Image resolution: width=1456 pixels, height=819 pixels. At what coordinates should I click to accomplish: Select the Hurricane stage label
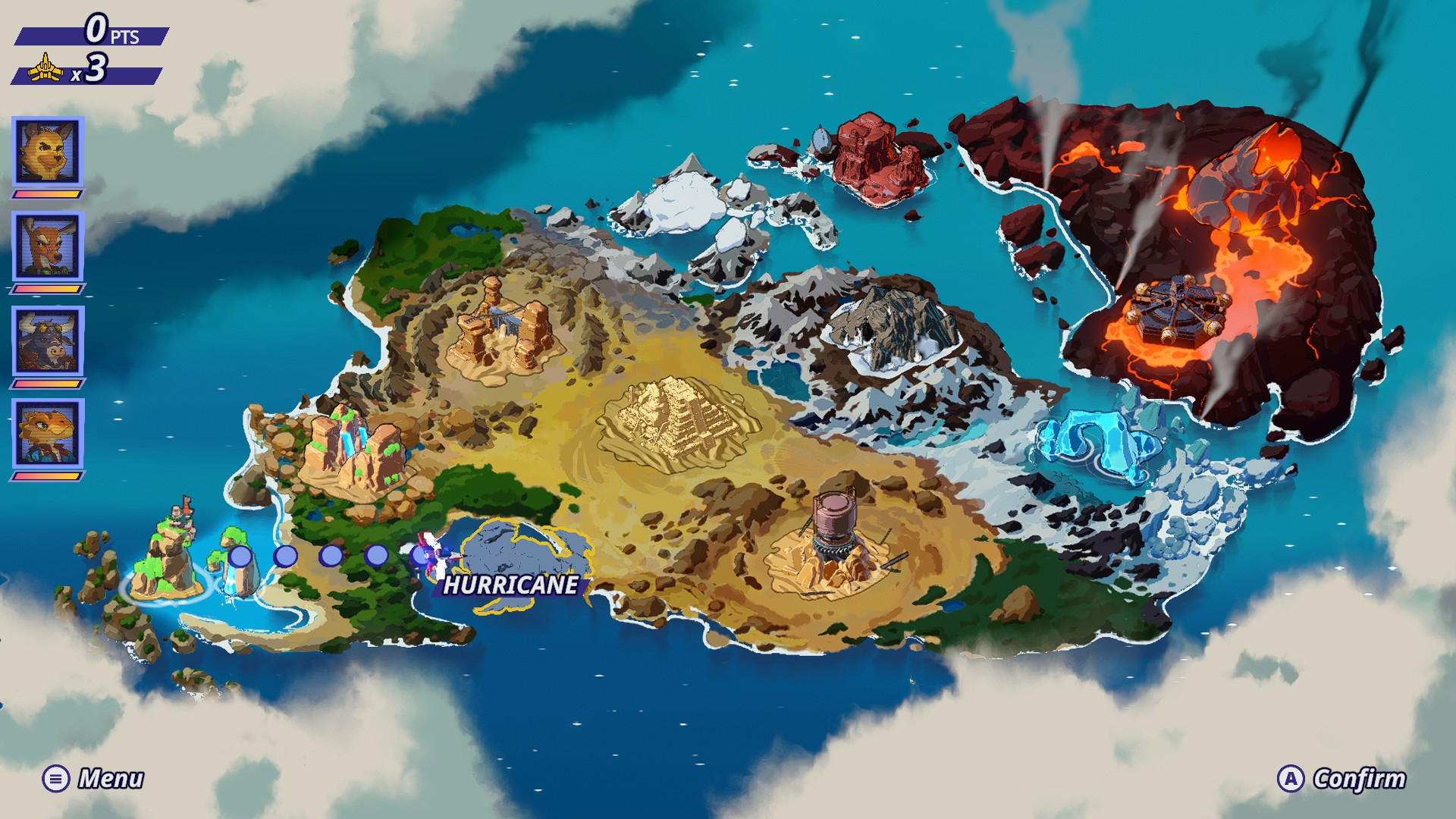coord(510,585)
